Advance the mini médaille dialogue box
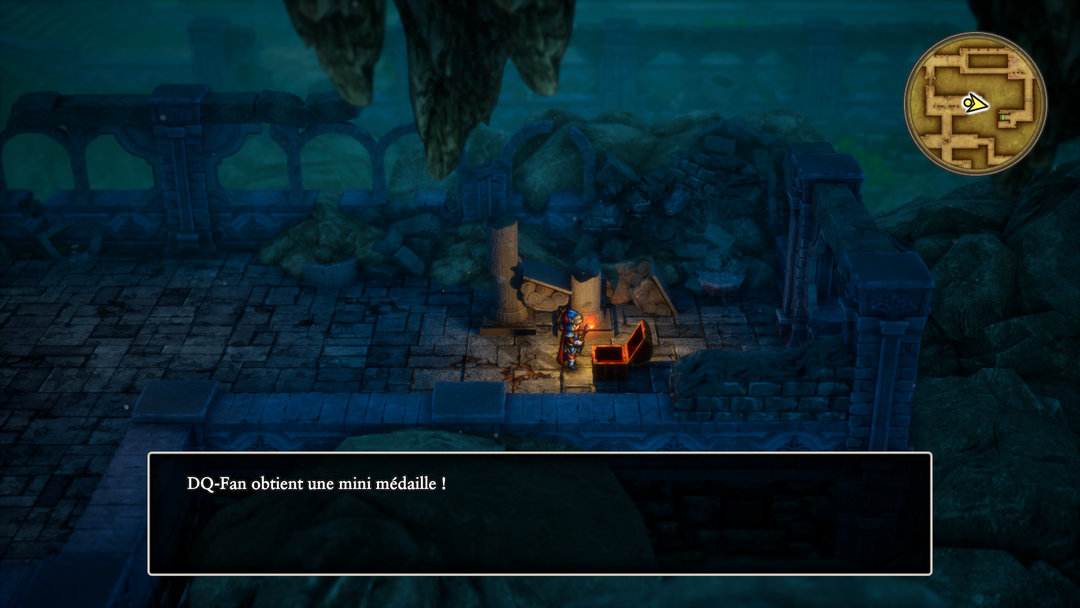The height and width of the screenshot is (608, 1080). pos(539,513)
